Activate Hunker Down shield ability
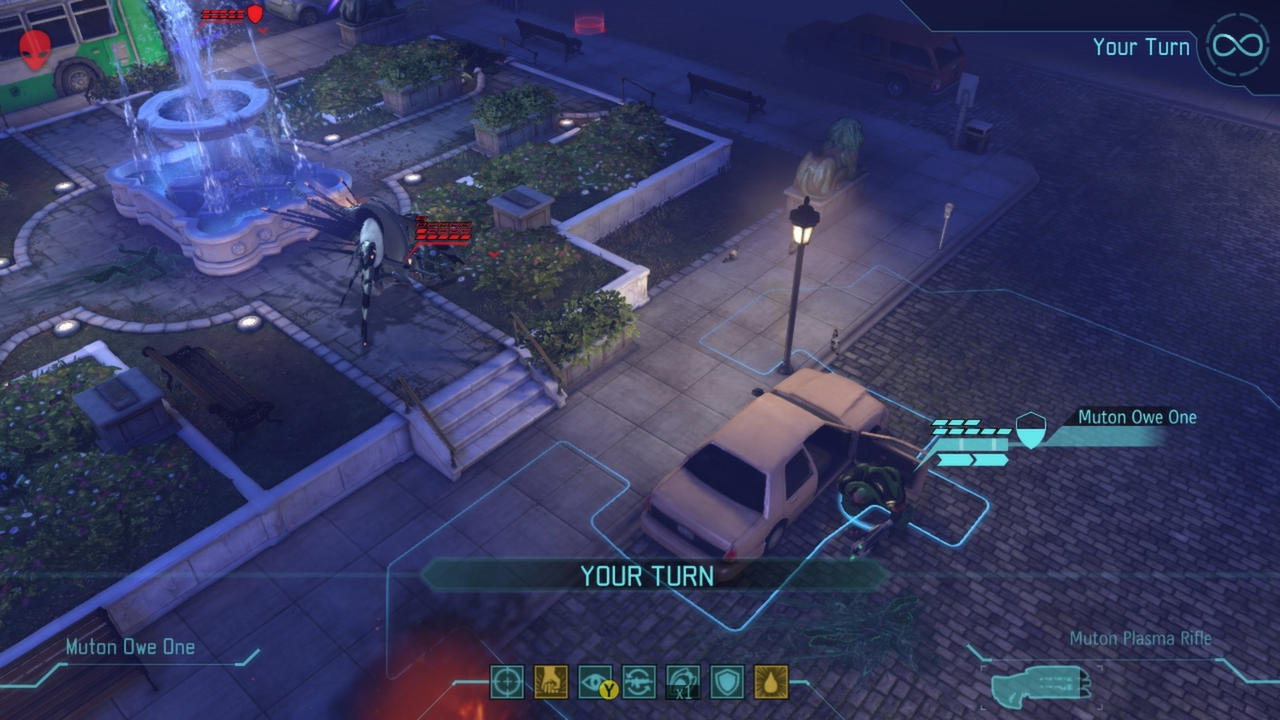 726,682
